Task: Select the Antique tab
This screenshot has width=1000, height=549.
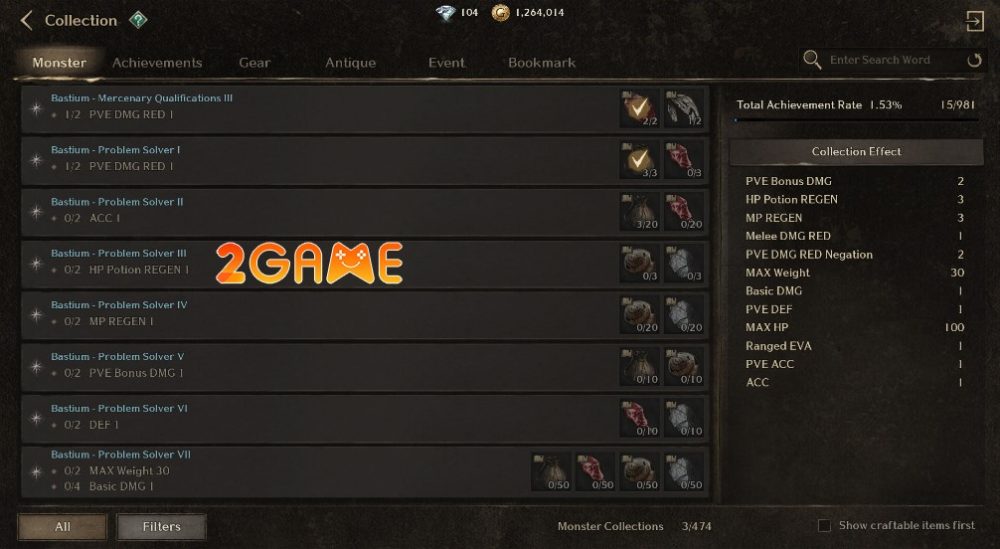Action: [x=350, y=62]
